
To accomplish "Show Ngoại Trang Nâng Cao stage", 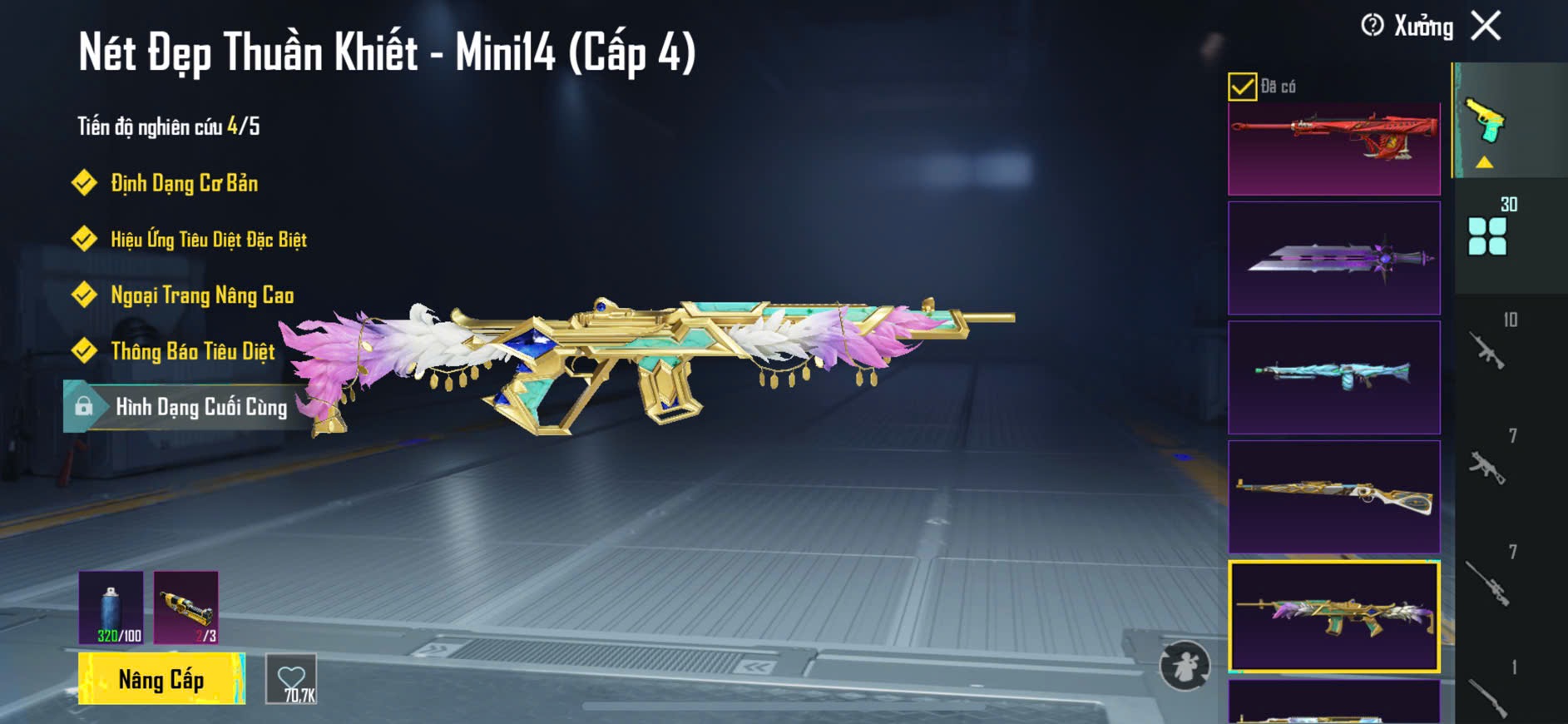I will pyautogui.click(x=201, y=295).
